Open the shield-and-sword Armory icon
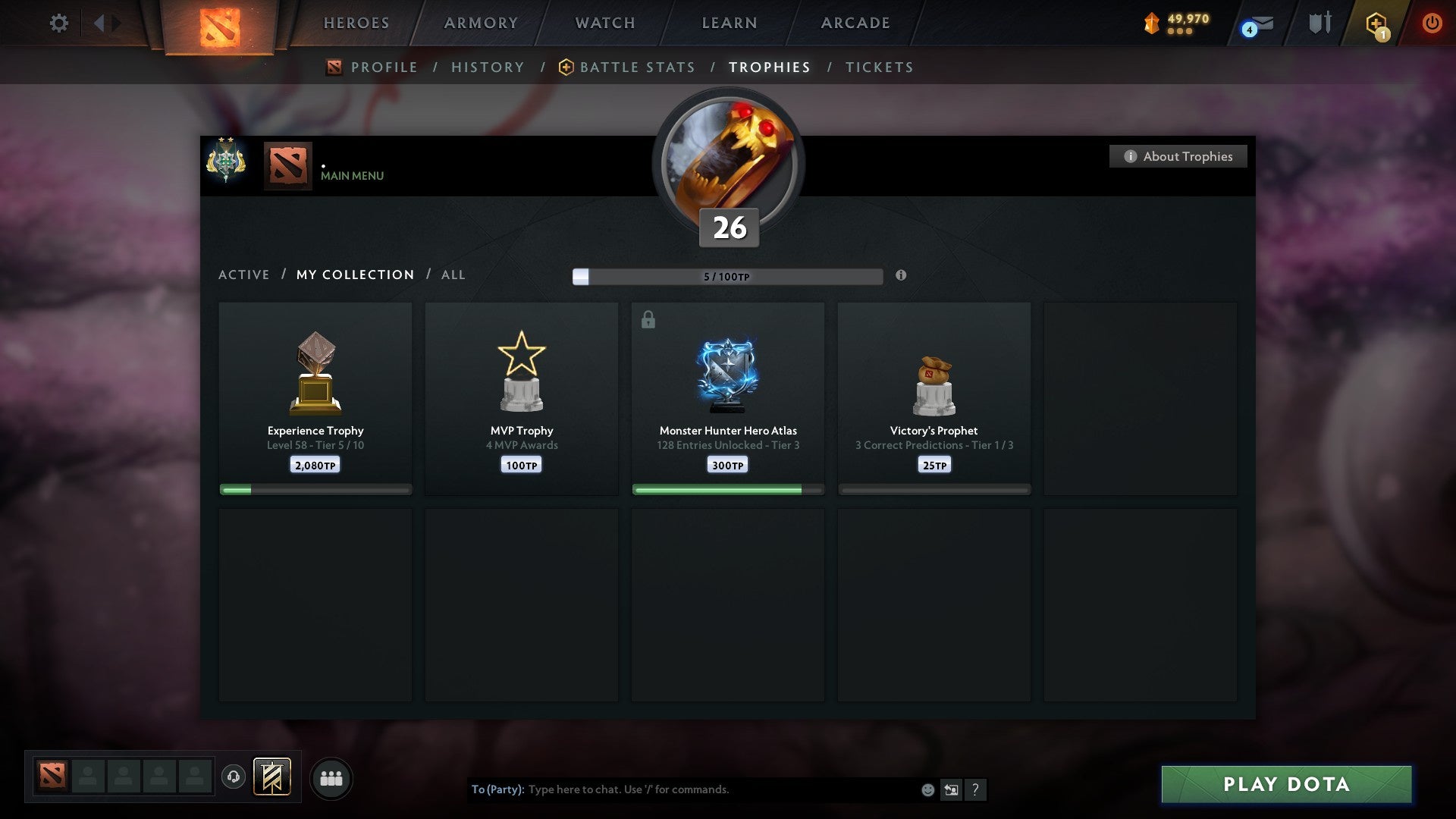This screenshot has height=819, width=1456. click(1319, 23)
